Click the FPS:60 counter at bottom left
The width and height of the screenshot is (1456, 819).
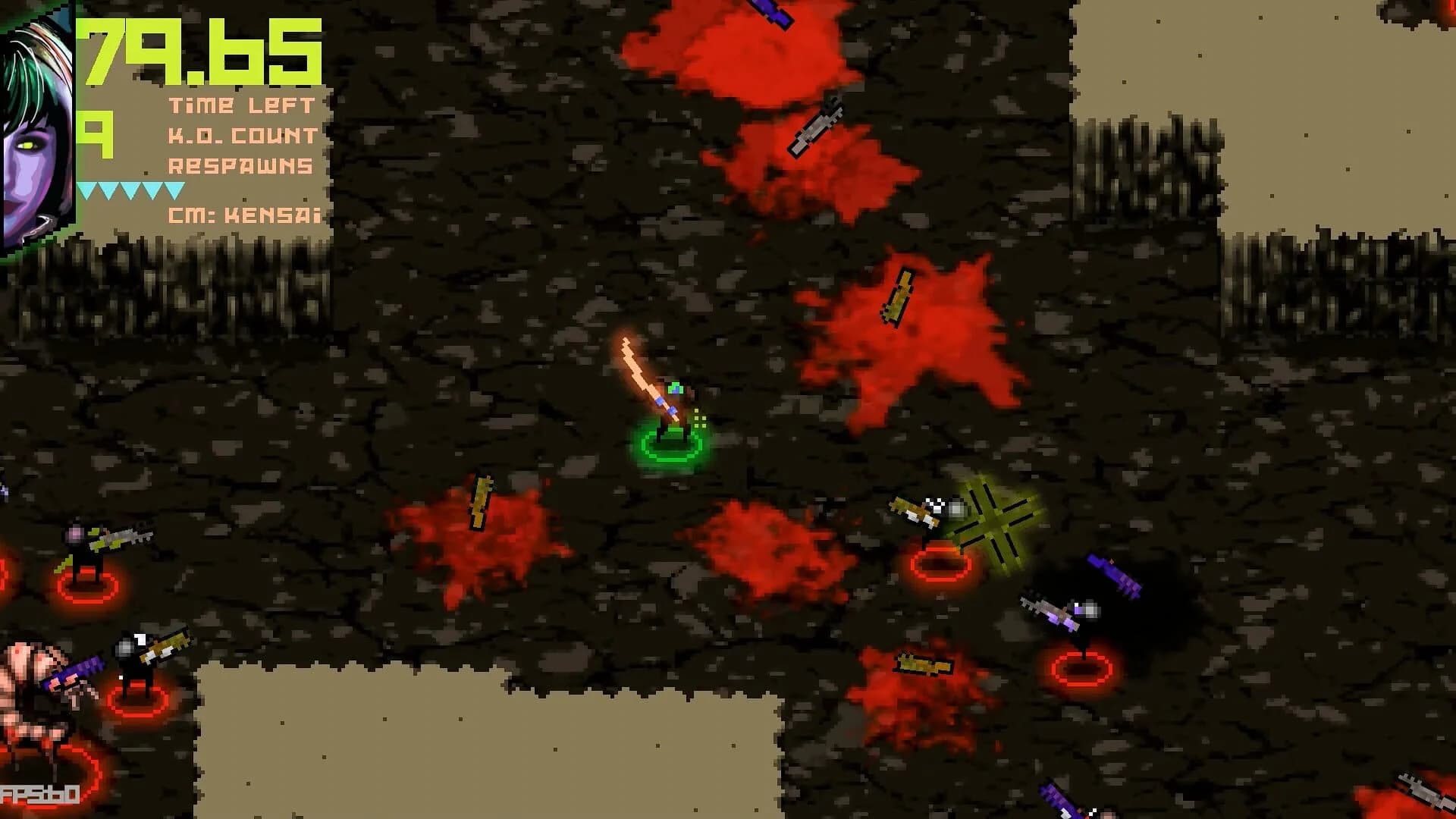(39, 793)
